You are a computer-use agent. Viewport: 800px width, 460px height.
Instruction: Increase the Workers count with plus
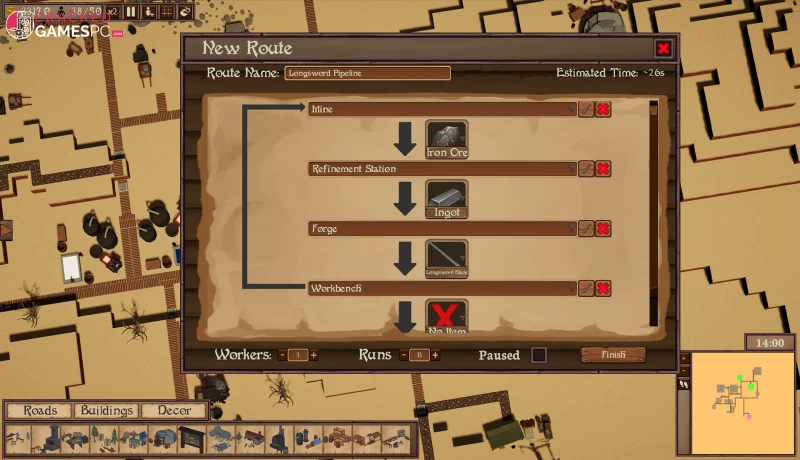314,355
